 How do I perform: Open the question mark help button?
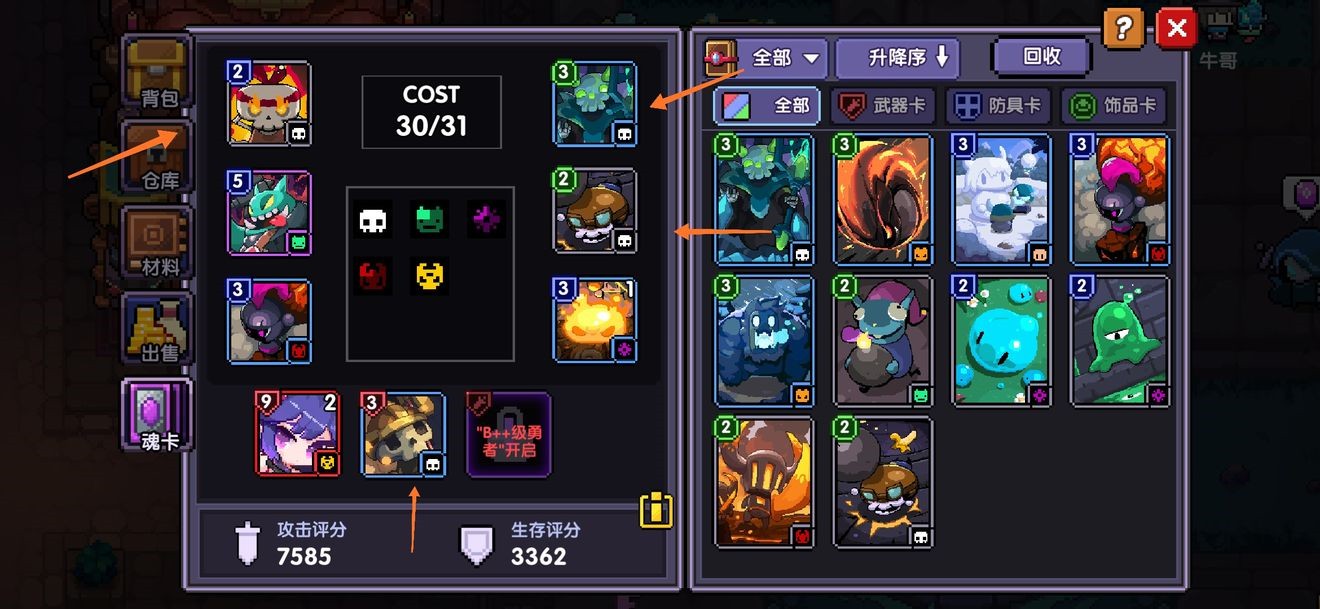[x=1123, y=29]
